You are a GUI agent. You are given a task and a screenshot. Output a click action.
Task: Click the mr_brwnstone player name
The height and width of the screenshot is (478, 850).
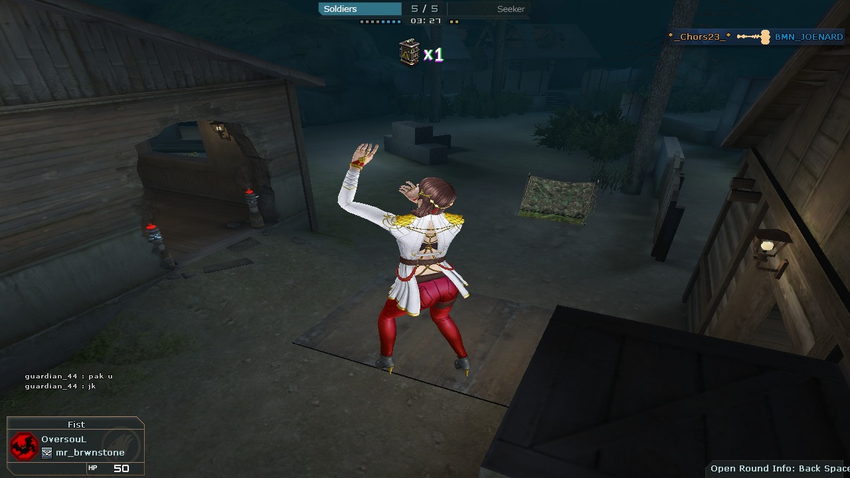point(85,453)
